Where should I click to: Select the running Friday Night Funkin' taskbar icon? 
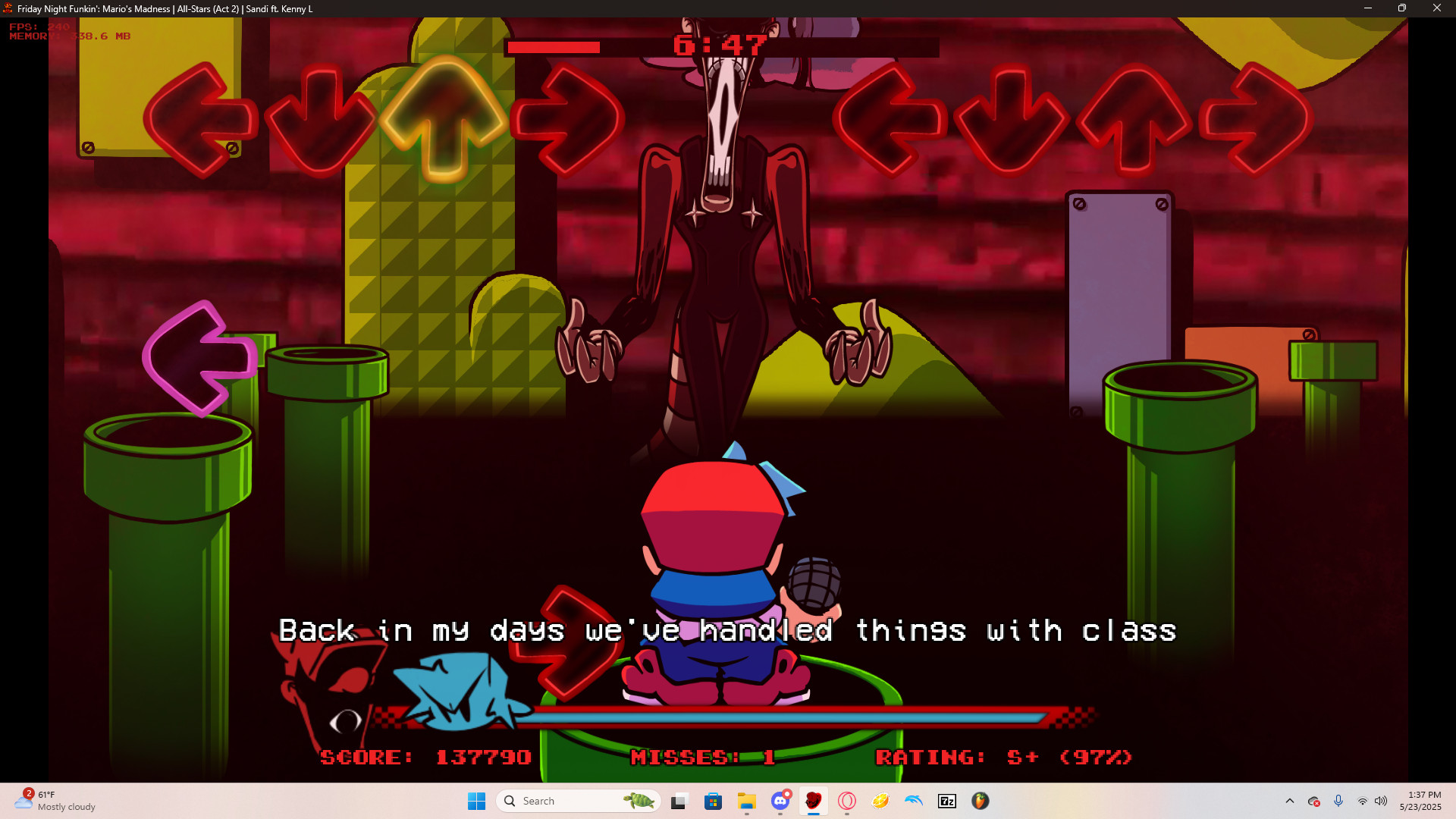[x=814, y=802]
